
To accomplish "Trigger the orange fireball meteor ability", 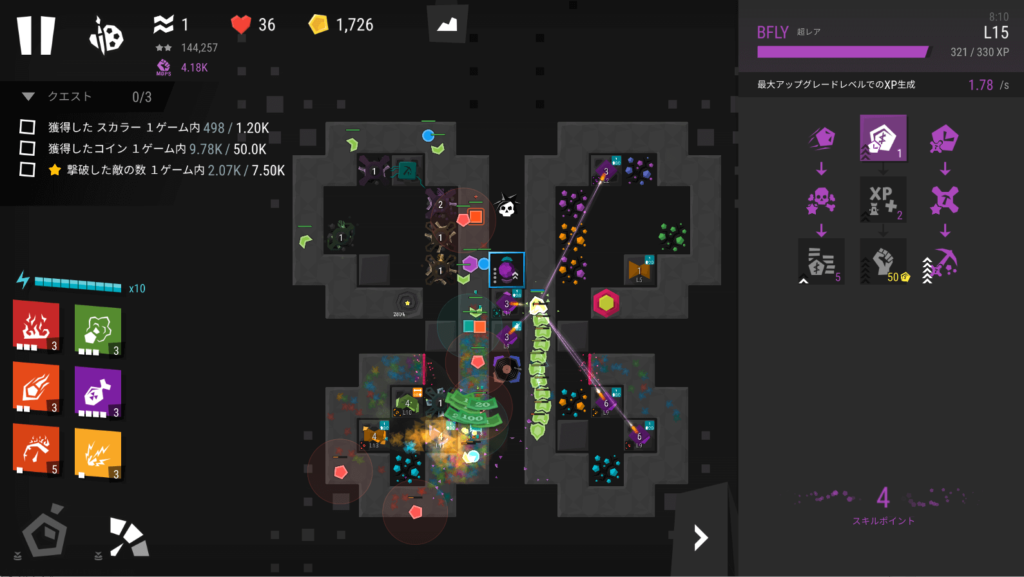I will tap(35, 388).
